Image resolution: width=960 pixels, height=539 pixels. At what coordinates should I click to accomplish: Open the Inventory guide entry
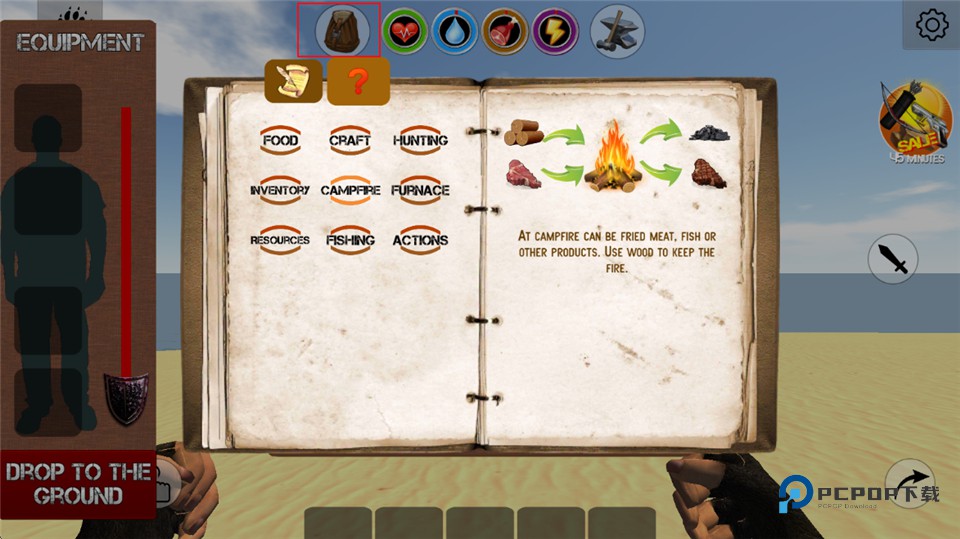[x=280, y=190]
